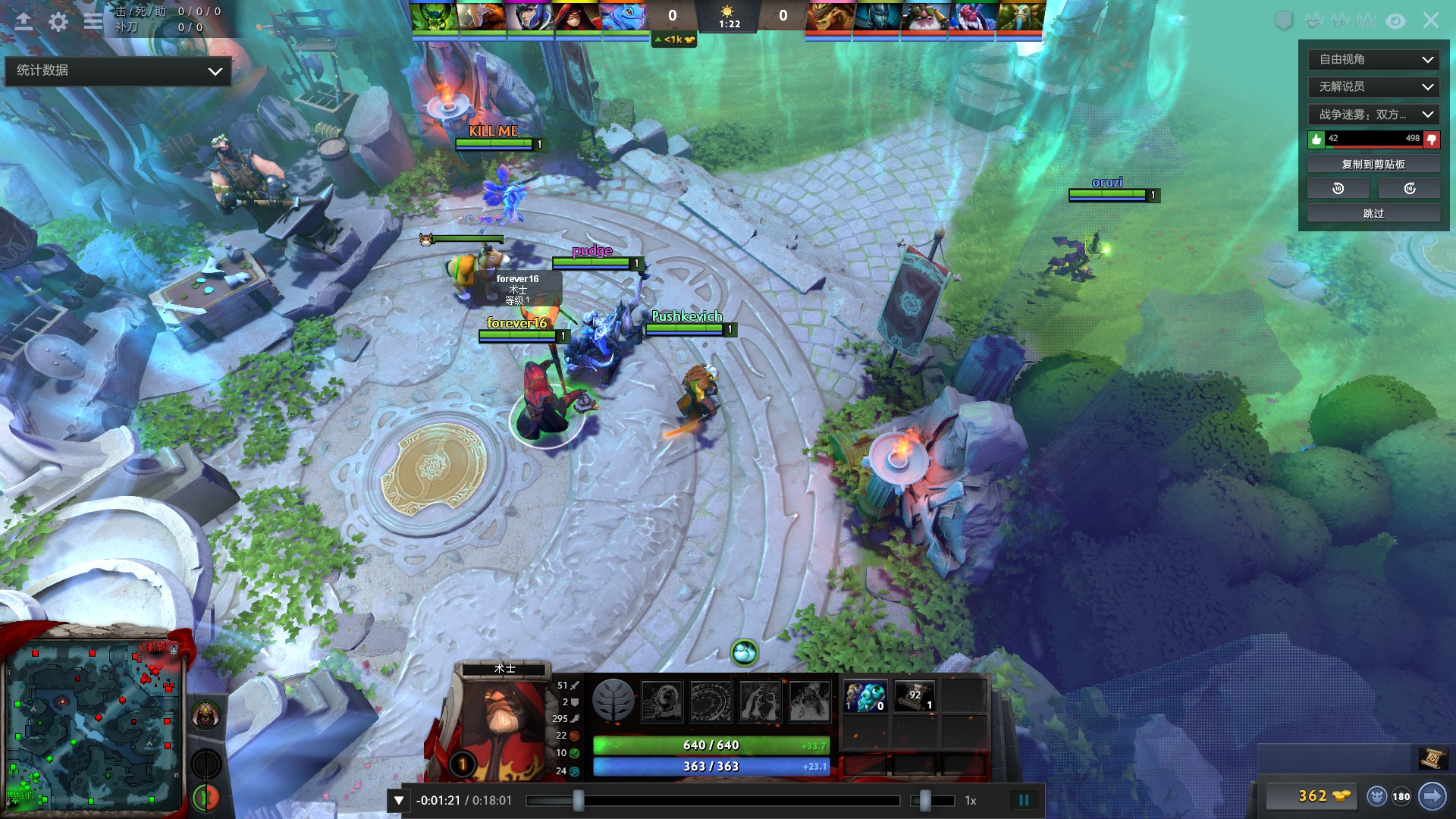Open the 战争迷雾 fog of war dropdown
1456x819 pixels.
click(1373, 114)
